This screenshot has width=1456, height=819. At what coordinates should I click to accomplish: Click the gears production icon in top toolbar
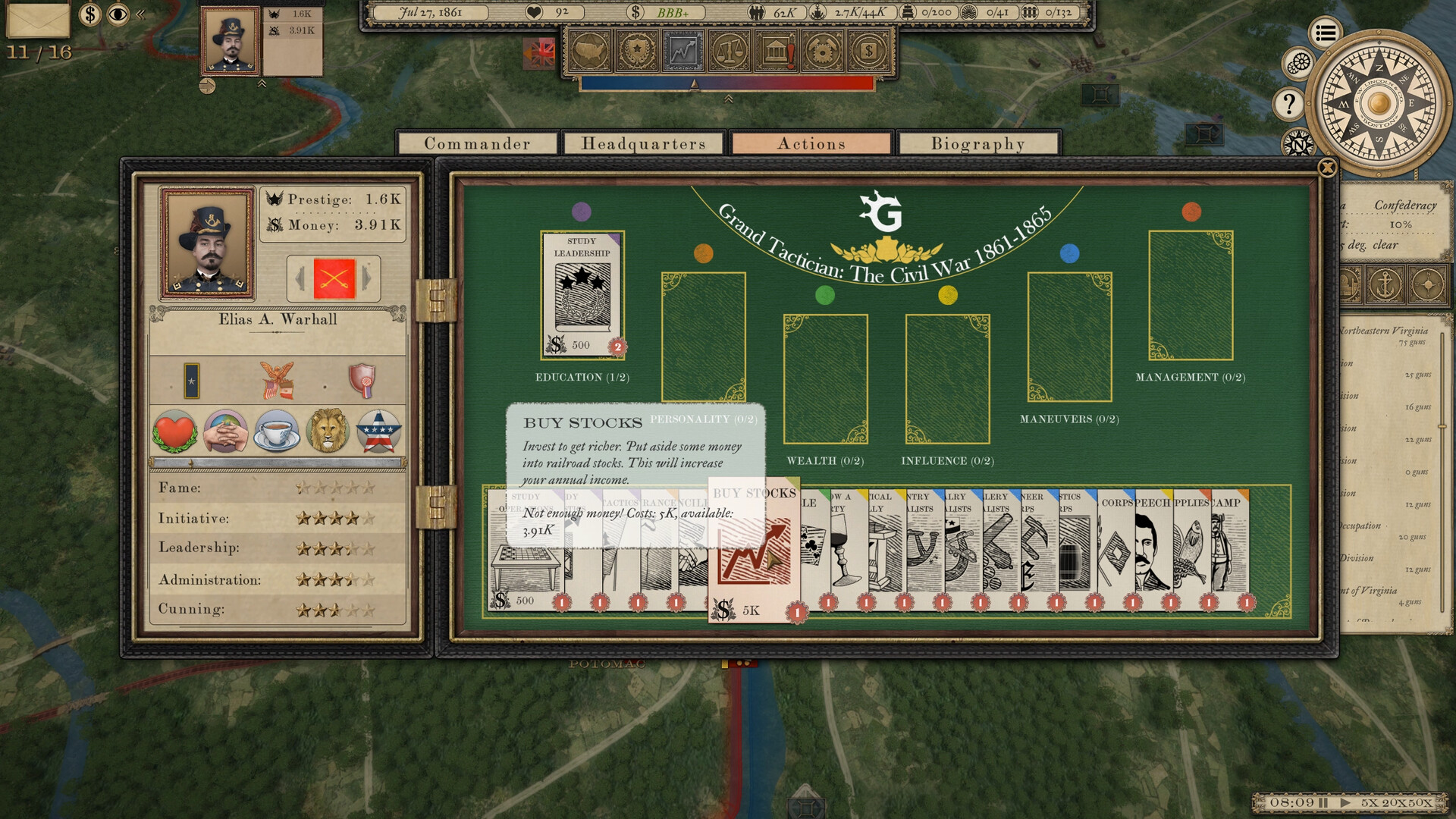821,53
